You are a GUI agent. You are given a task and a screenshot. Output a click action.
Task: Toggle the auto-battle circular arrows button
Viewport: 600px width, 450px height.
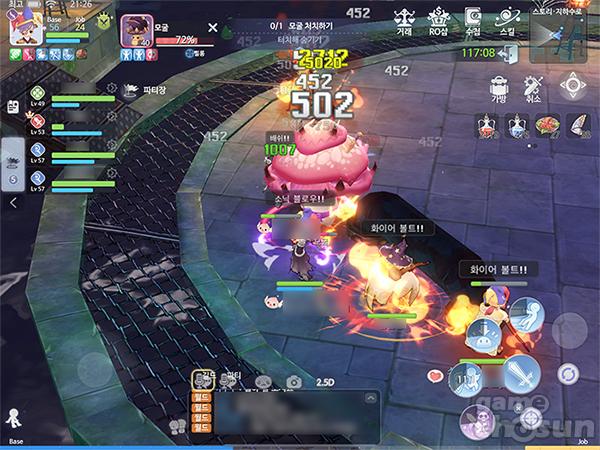pos(569,374)
